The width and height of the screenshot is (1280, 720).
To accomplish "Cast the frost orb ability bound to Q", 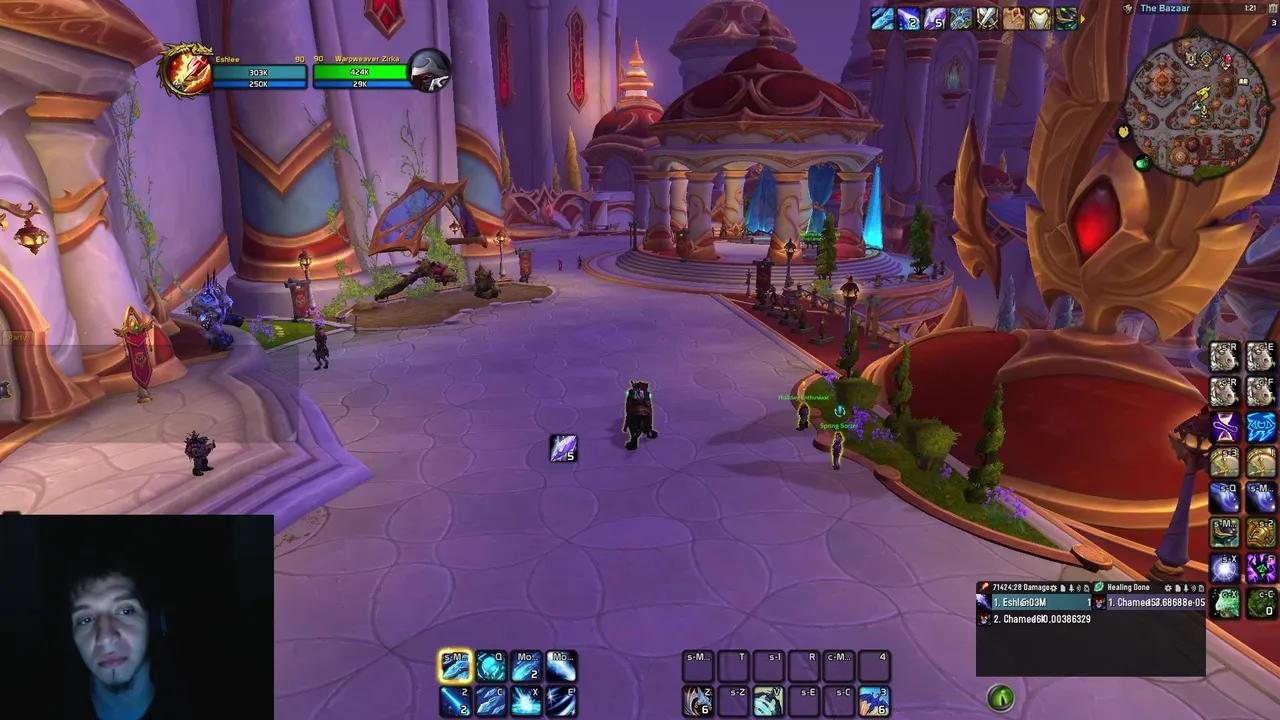I will 490,666.
